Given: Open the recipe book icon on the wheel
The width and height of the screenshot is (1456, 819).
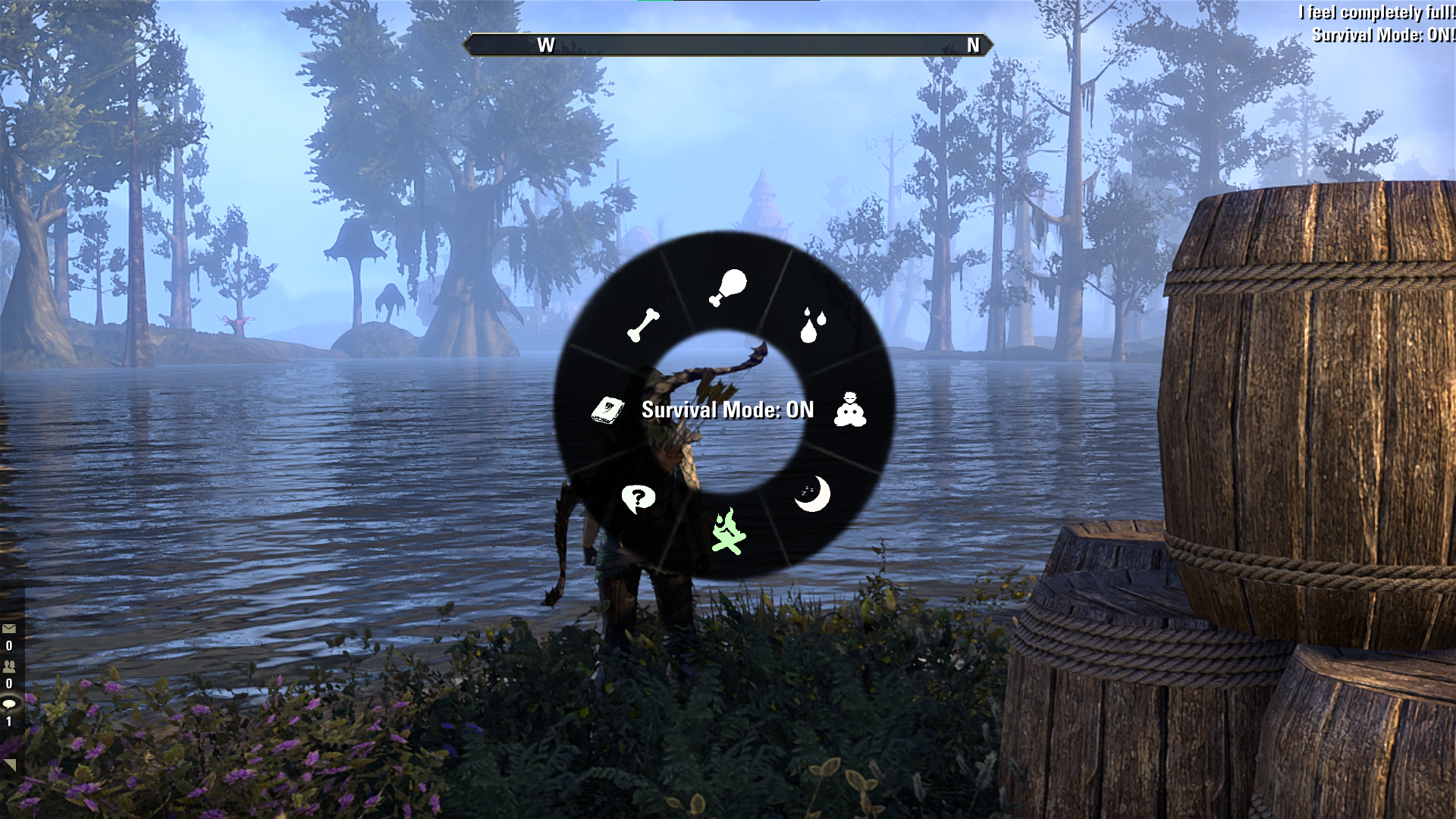Looking at the screenshot, I should (607, 409).
